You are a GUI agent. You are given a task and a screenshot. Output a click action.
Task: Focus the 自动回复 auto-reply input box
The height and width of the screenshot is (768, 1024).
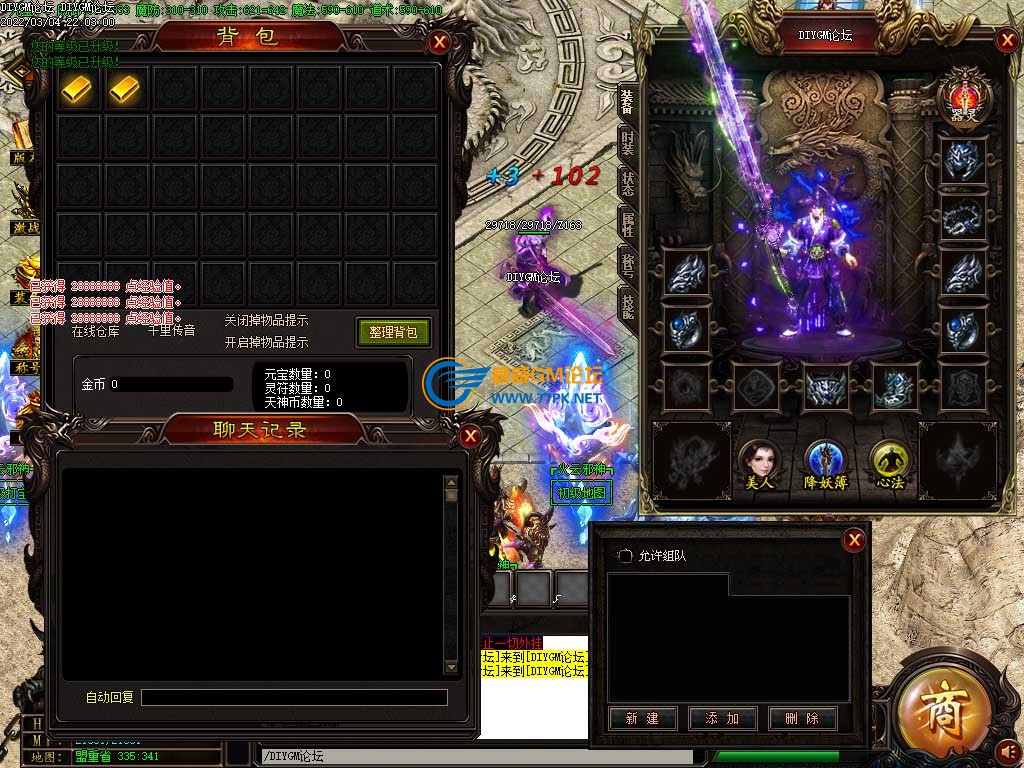tap(294, 697)
